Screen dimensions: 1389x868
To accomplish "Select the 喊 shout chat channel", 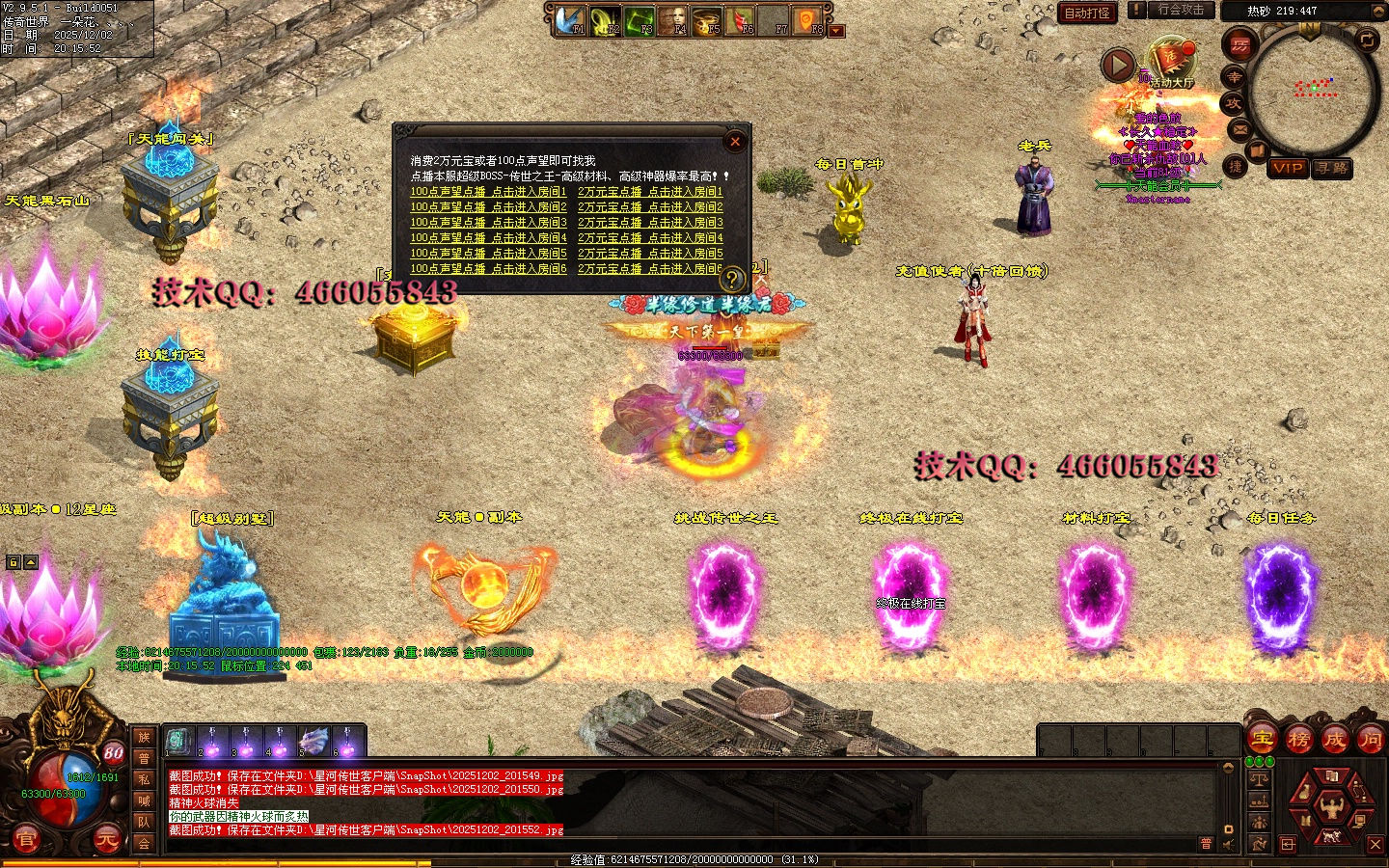I will 144,800.
